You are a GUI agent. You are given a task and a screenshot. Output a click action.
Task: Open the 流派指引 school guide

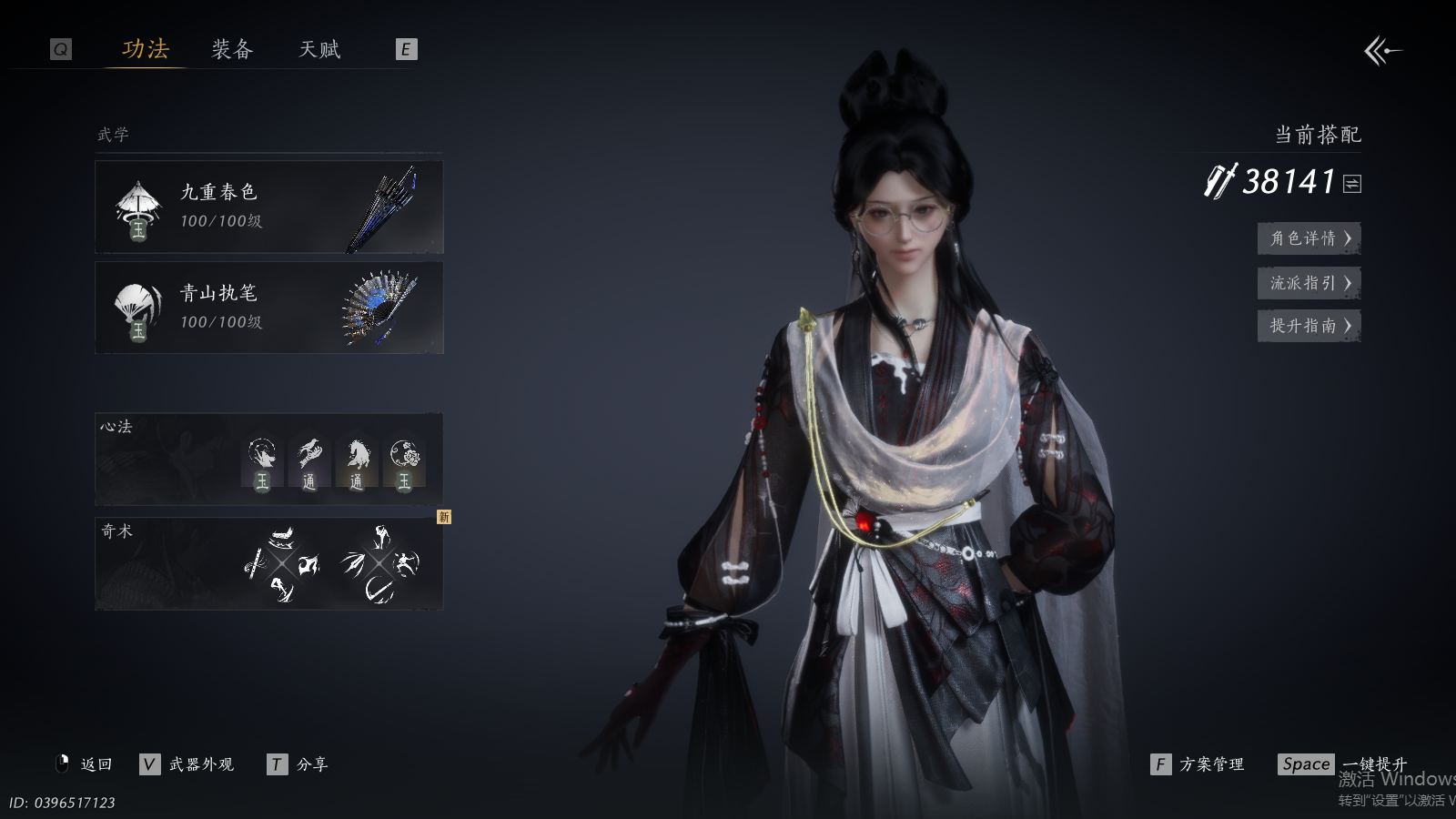[1309, 283]
